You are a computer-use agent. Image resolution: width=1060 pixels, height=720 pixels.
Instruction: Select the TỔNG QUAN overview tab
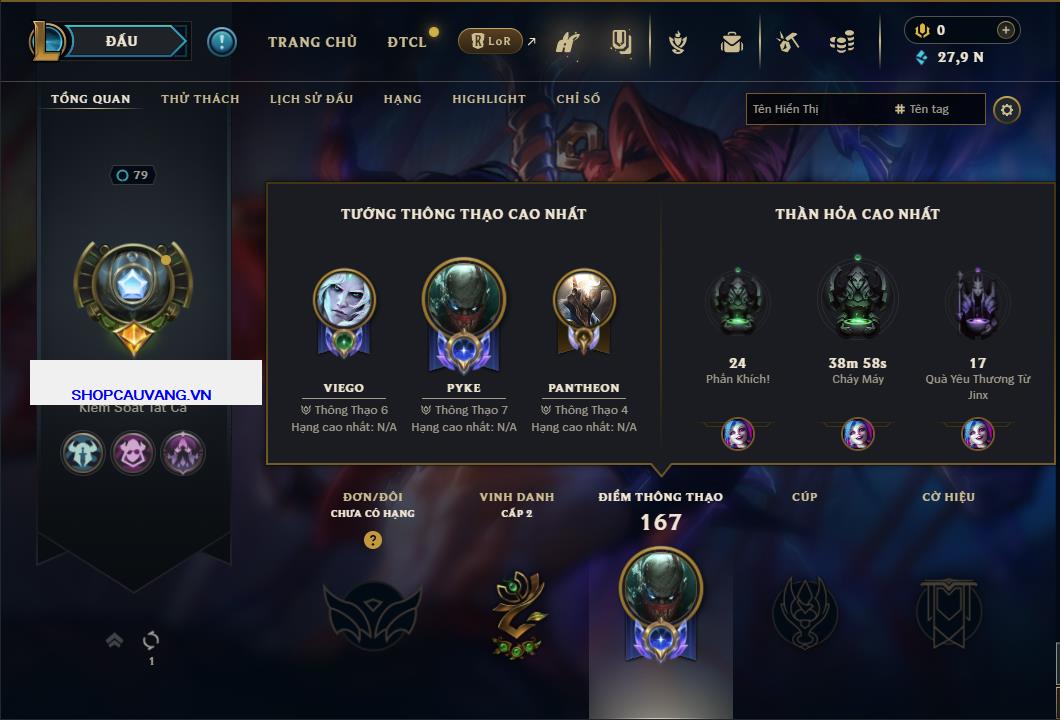[x=90, y=99]
